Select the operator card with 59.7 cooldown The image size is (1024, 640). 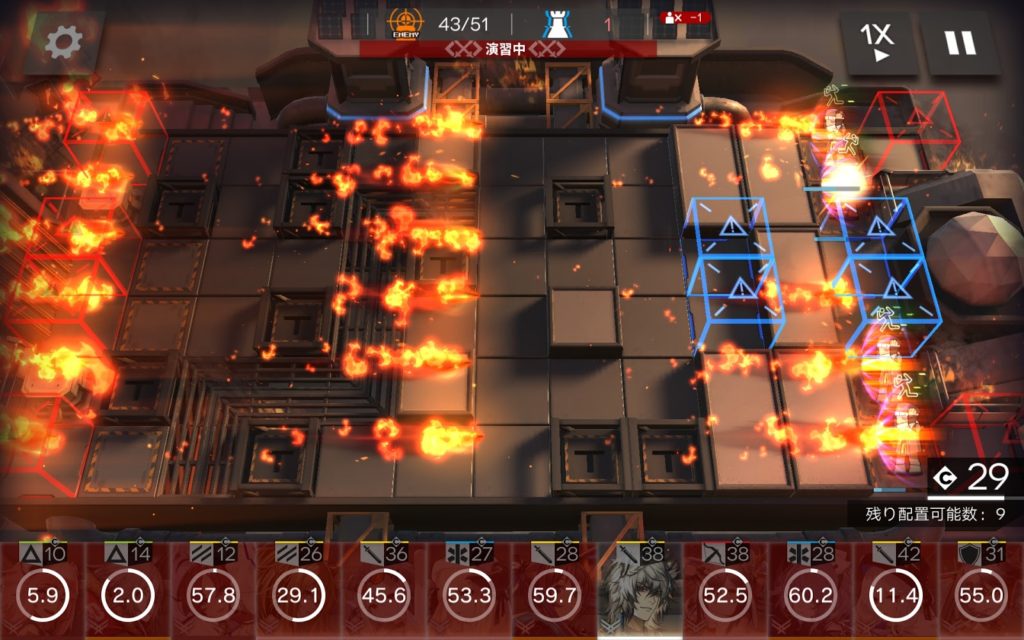click(554, 592)
